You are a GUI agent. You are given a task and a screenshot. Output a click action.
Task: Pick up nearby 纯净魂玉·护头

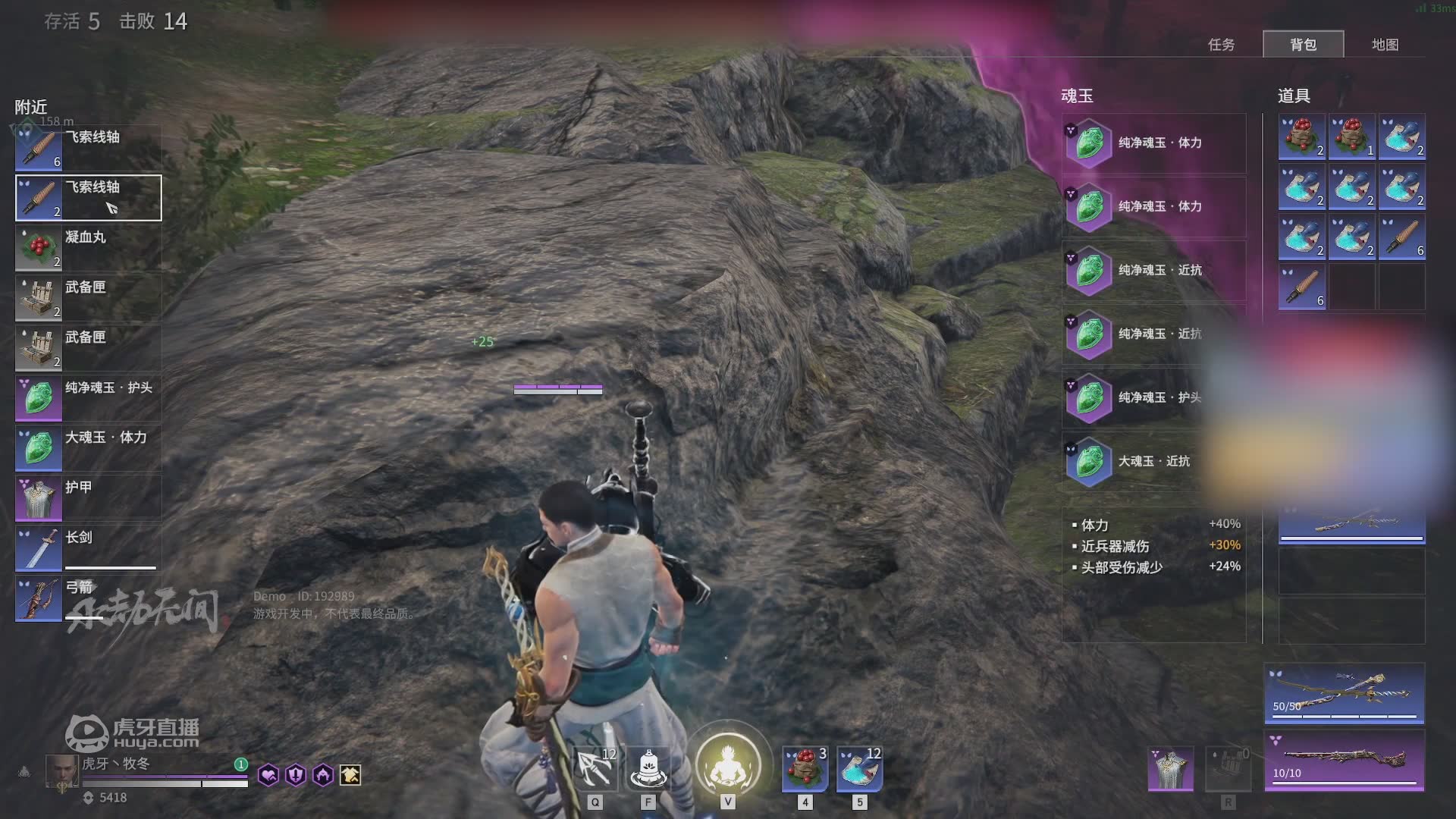click(x=89, y=398)
